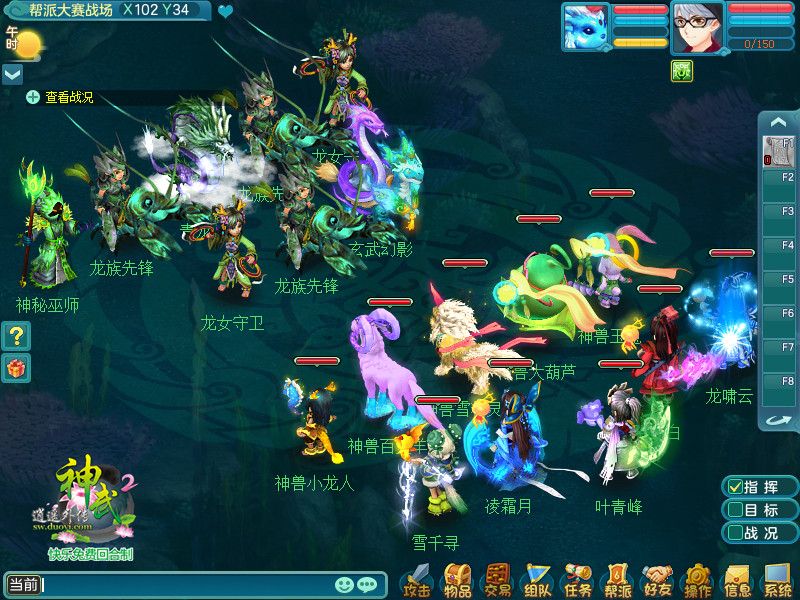Enable the 战况 (Battle status) checkbox

tap(735, 533)
